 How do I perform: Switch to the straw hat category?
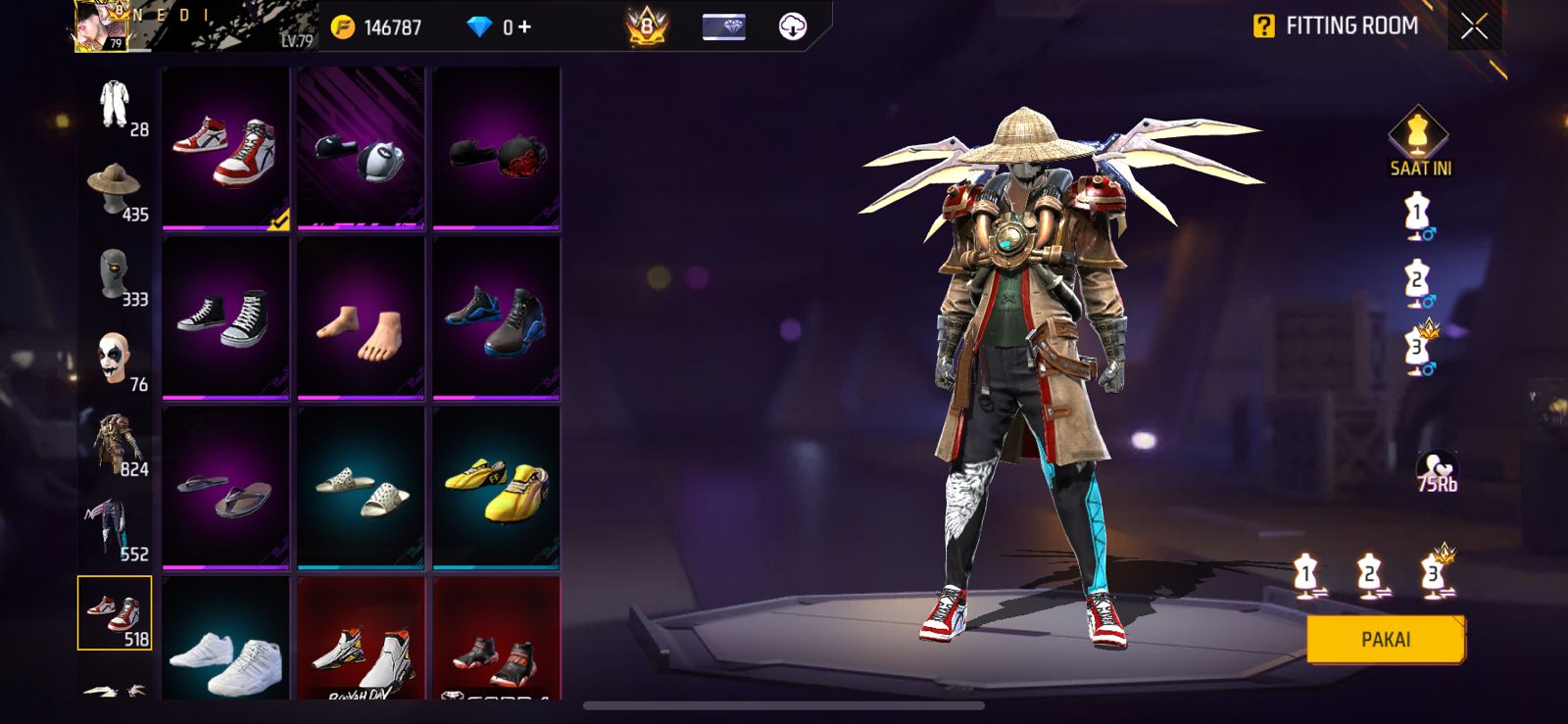(x=116, y=190)
